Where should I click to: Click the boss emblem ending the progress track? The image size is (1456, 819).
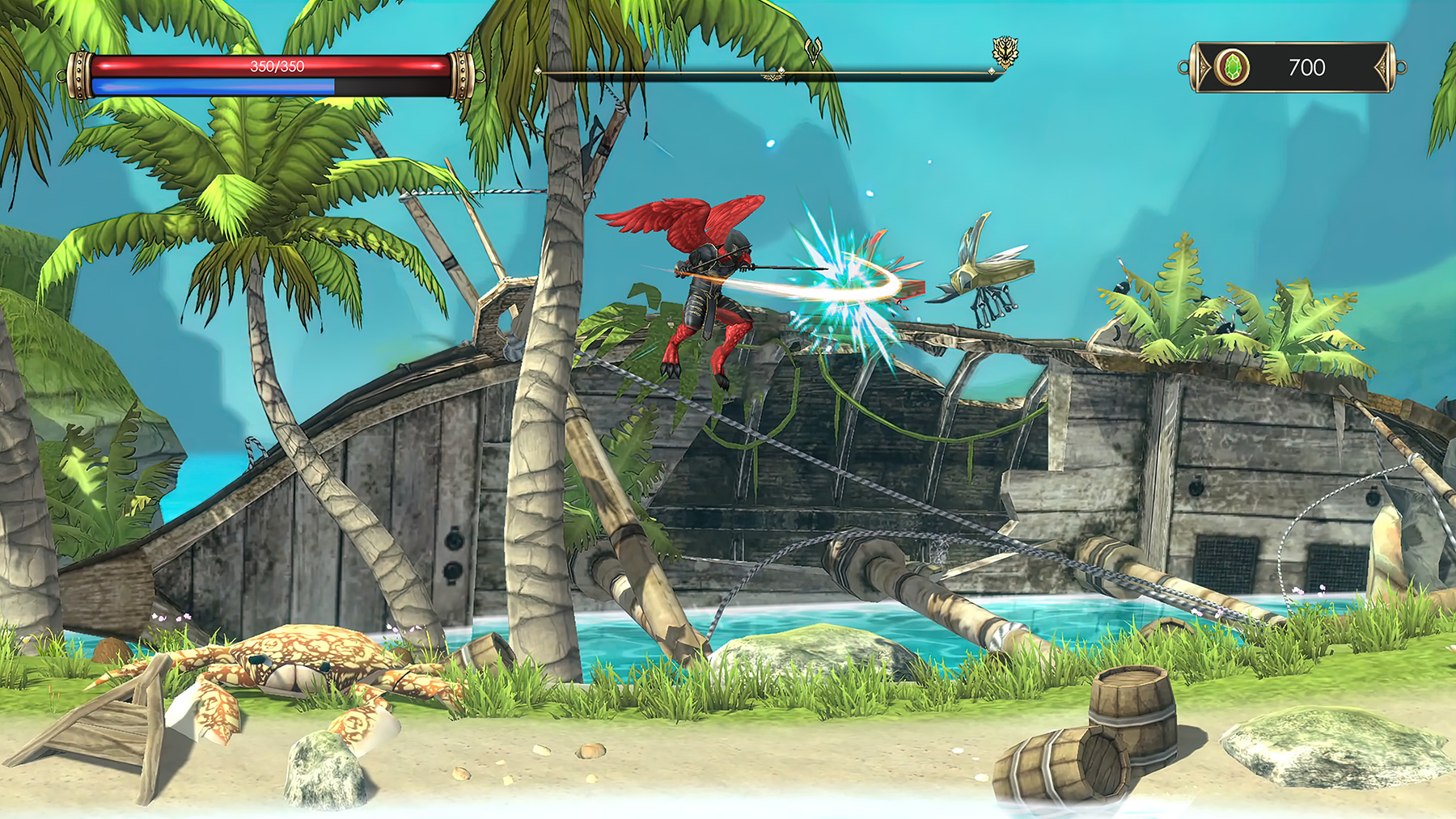coord(1005,53)
